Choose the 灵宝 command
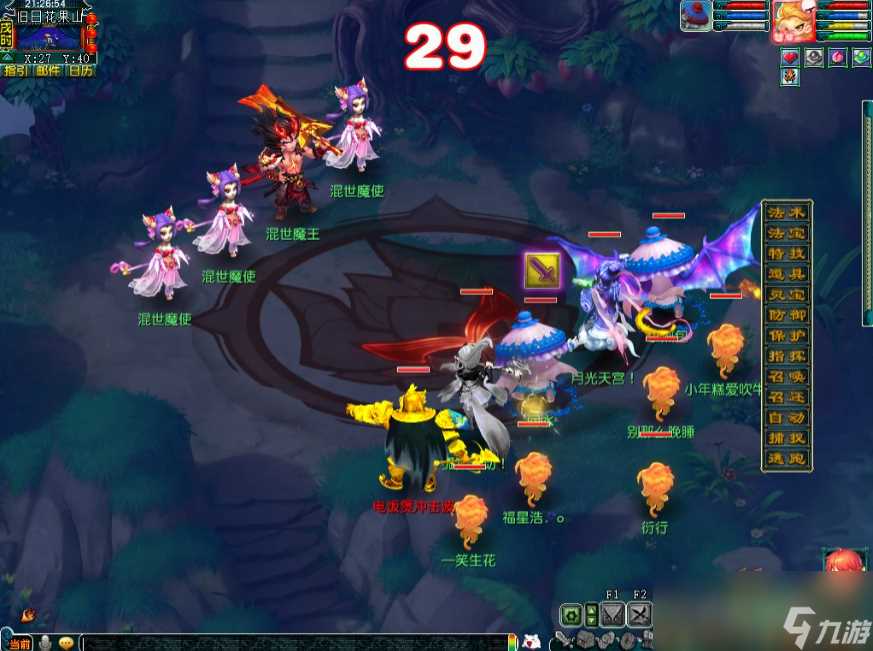Screen dimensions: 873x651 click(x=787, y=295)
